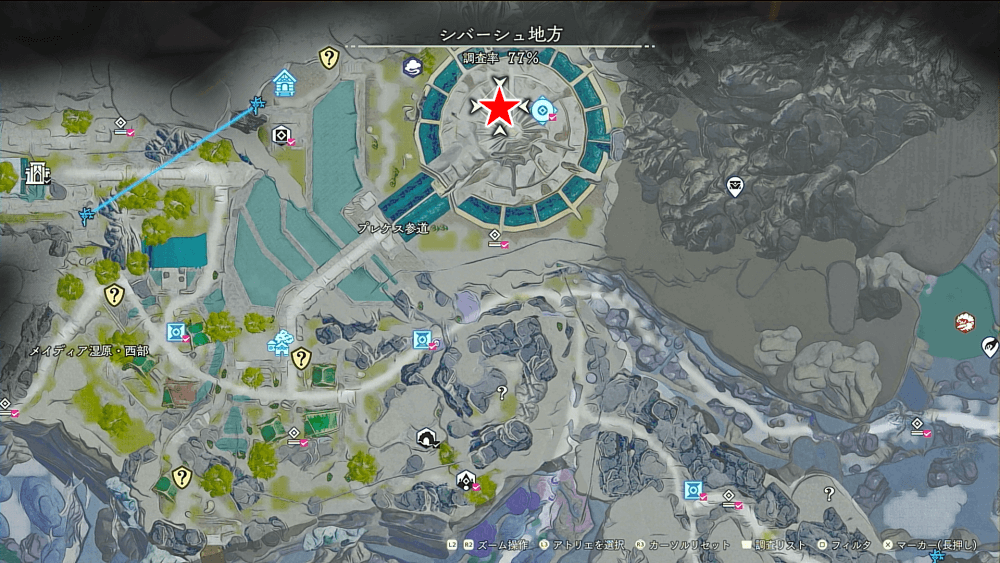
Task: Select the yellow question shield left of the cloud icon
Action: (328, 58)
